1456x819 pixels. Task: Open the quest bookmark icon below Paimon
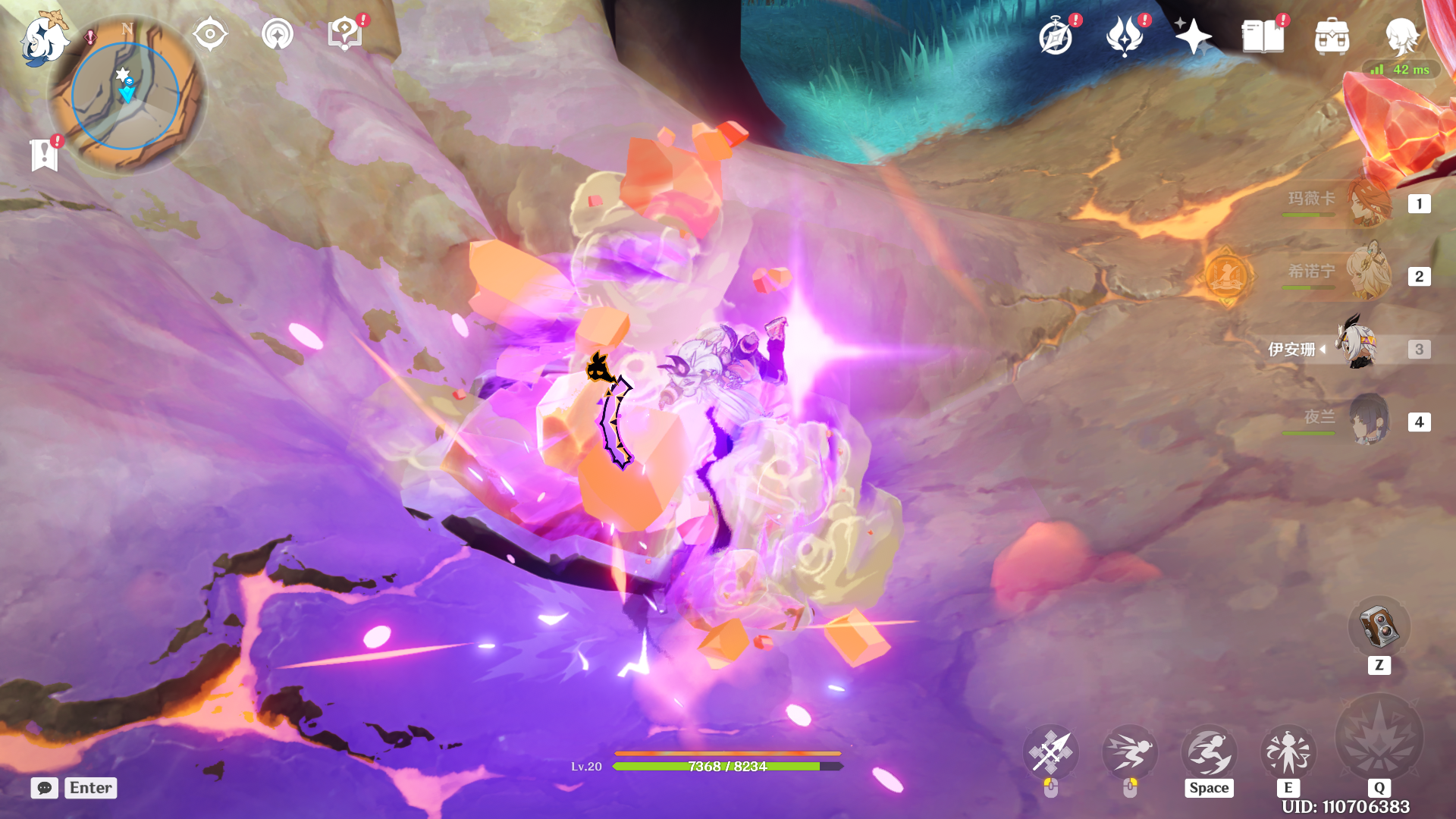tap(44, 155)
